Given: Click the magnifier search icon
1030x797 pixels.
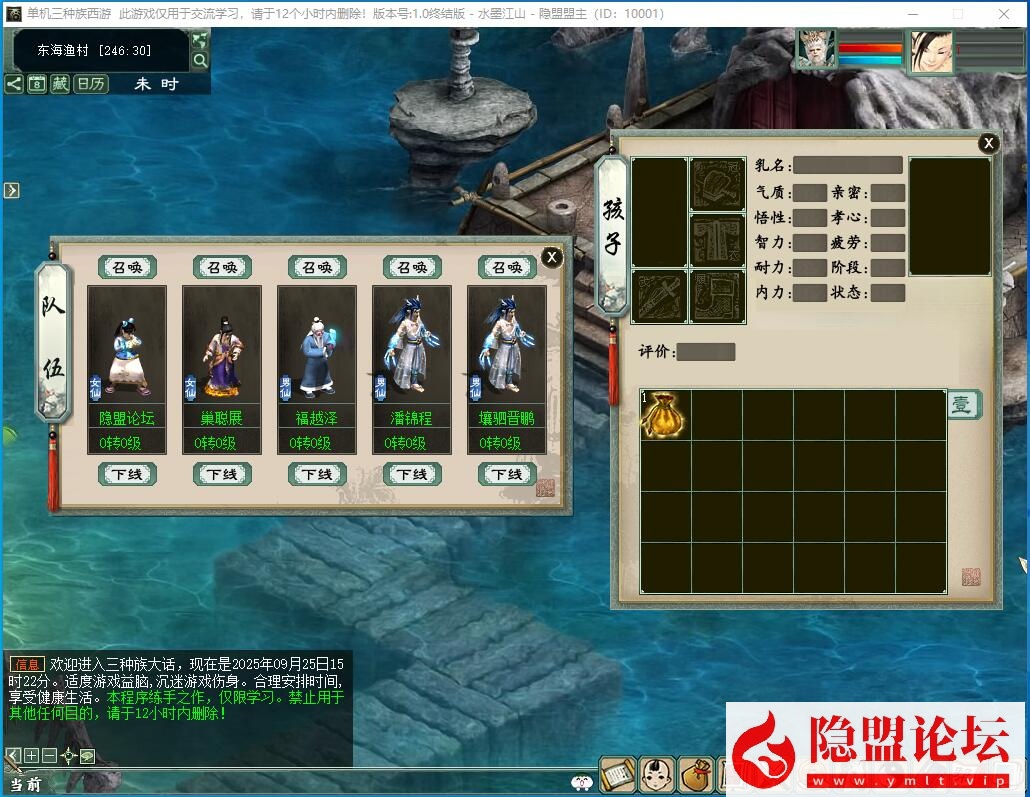Looking at the screenshot, I should 200,61.
